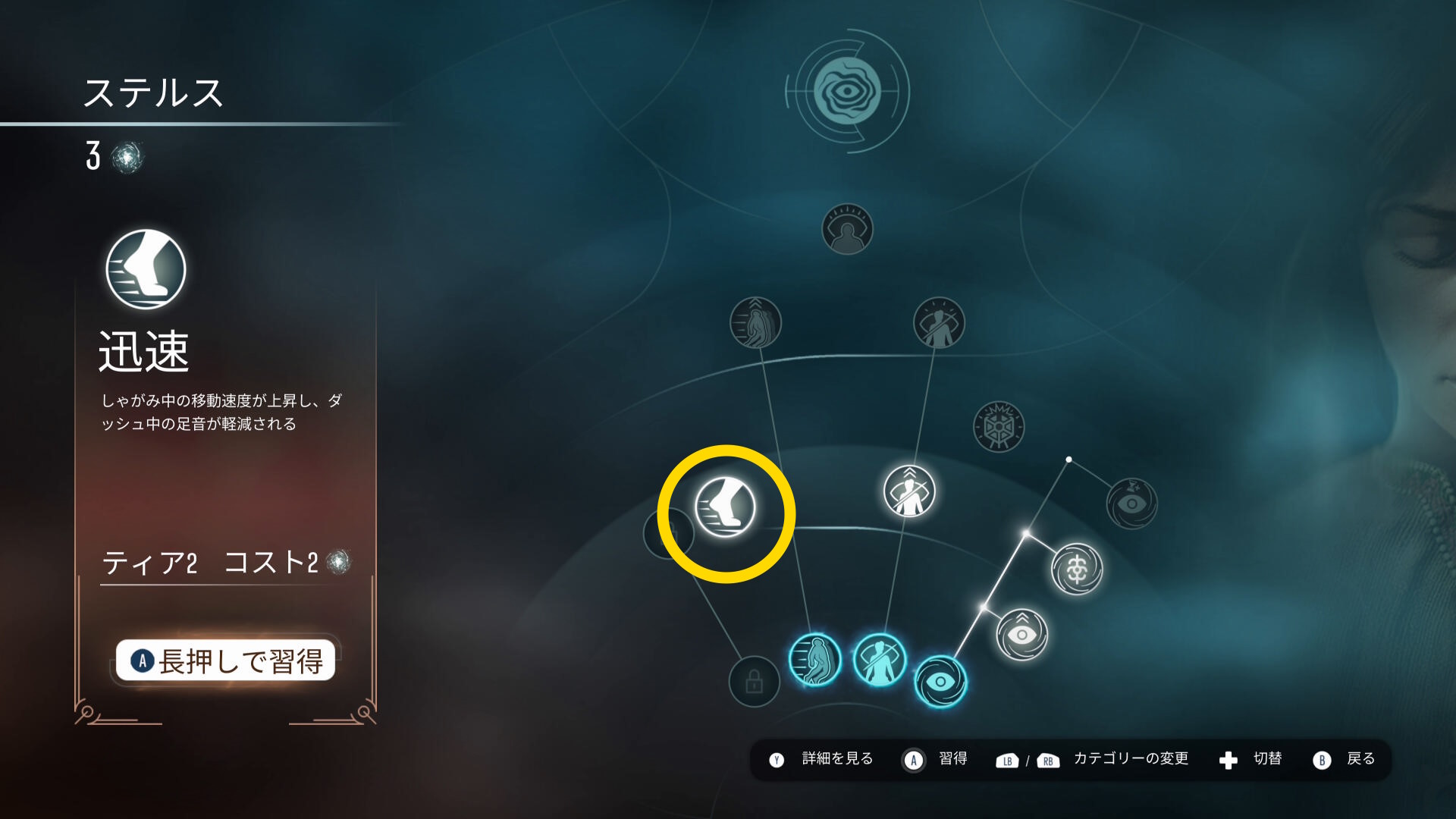Click the 長押しで習得 learn button

click(x=225, y=661)
